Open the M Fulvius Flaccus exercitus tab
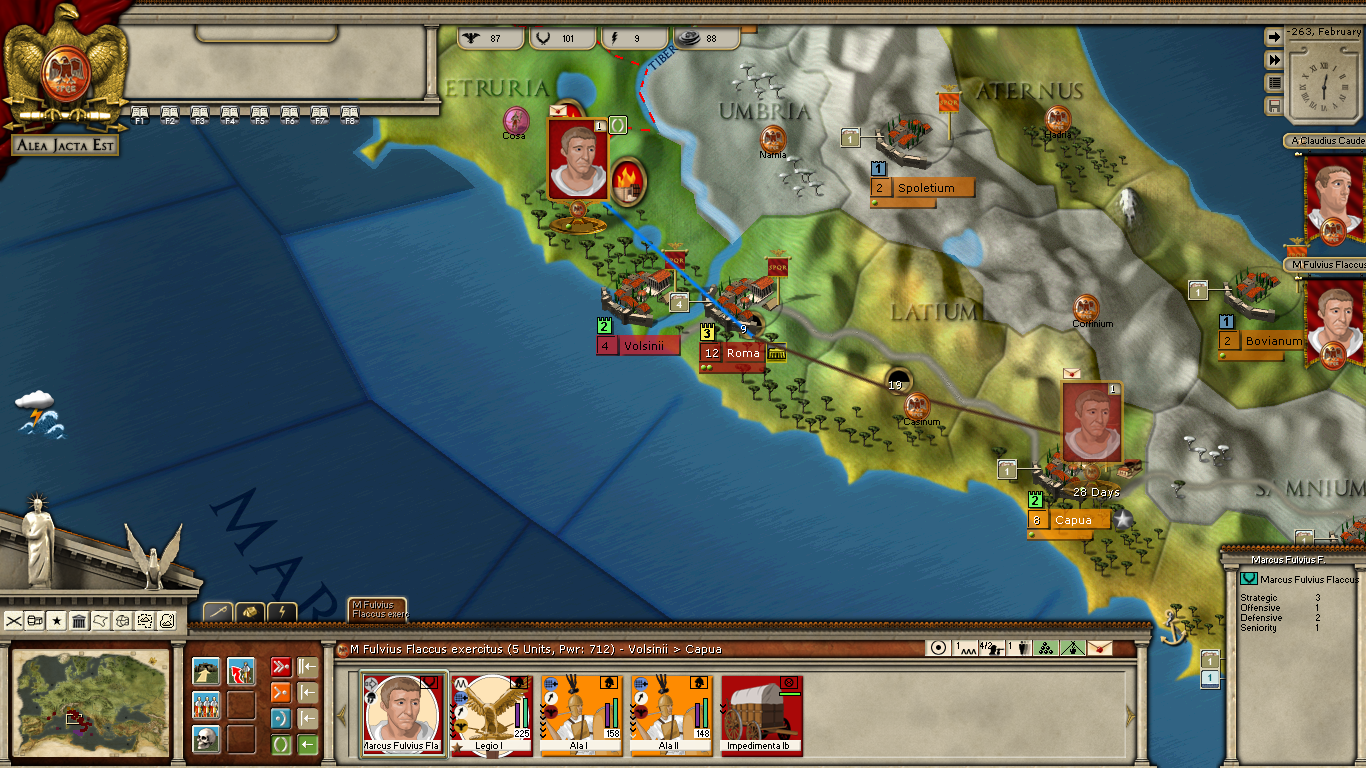Viewport: 1366px width, 768px height. coord(377,609)
